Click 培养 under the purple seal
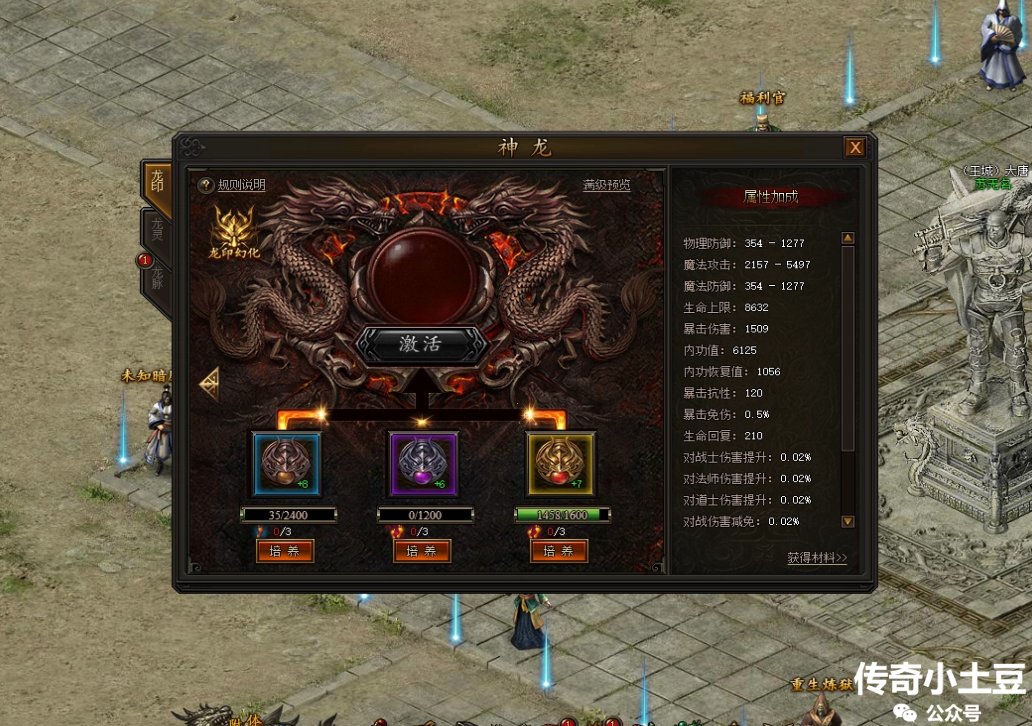Screen dimensions: 1032x726 tap(422, 551)
